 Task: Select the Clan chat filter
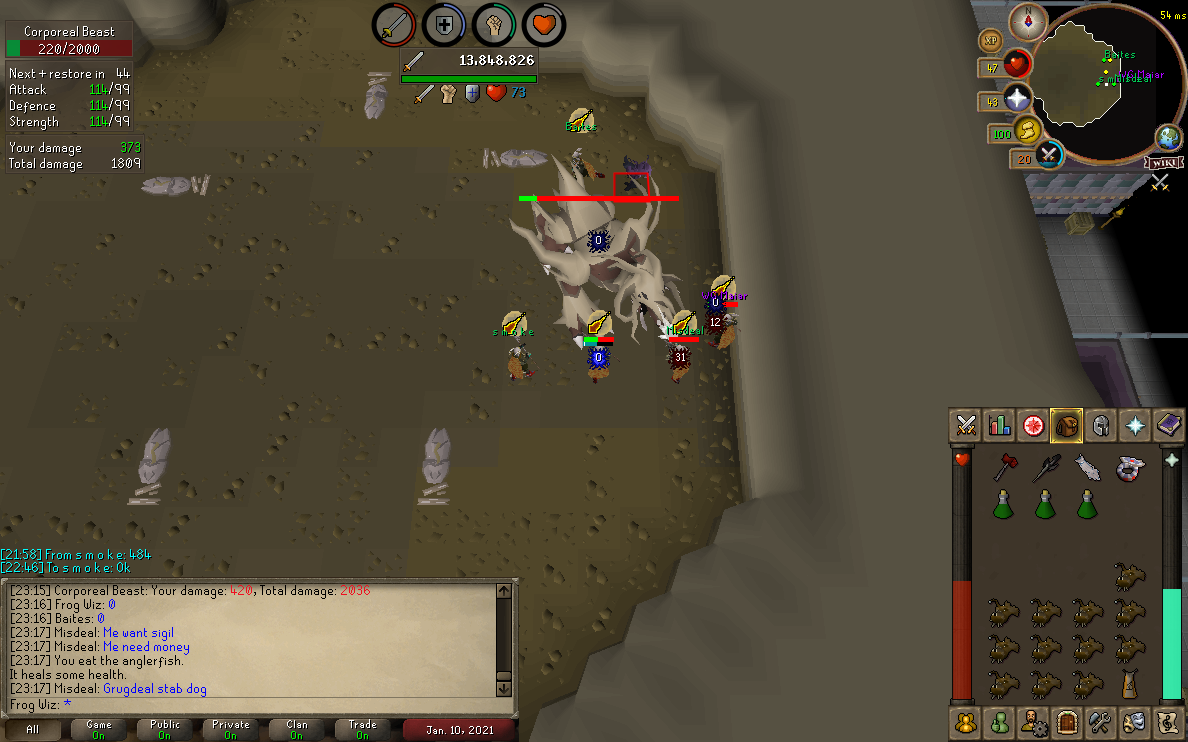pyautogui.click(x=296, y=729)
